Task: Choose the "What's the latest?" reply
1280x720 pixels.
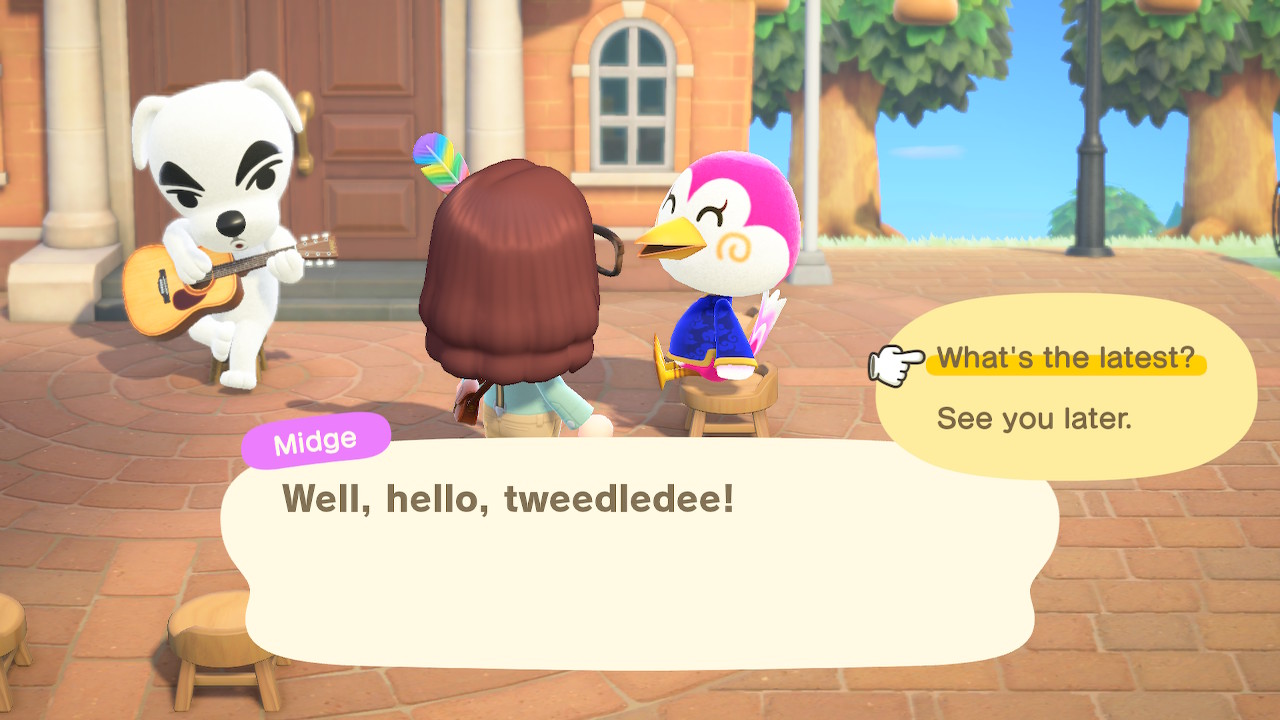Action: pyautogui.click(x=1065, y=359)
